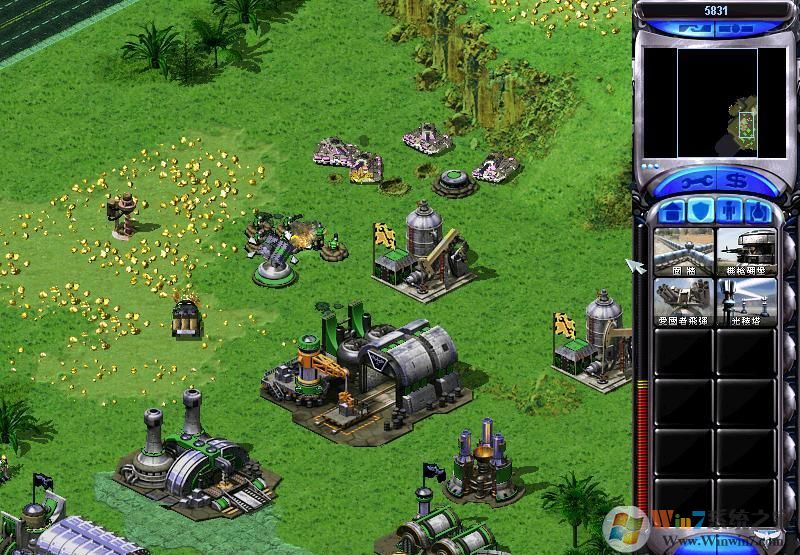
Task: Queue a Patriot Missile defense
Action: coord(684,302)
